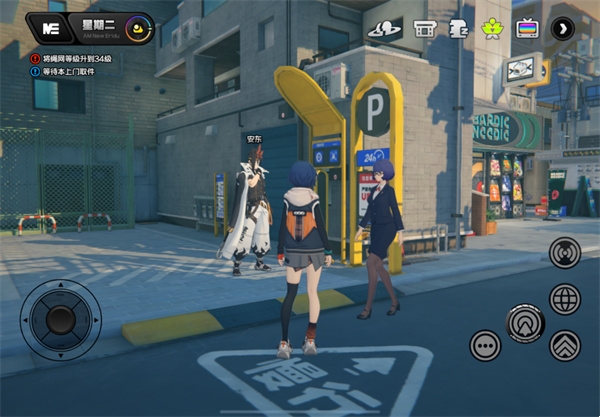Tap the double chevron sprint button
This screenshot has width=600, height=417.
pos(565,346)
